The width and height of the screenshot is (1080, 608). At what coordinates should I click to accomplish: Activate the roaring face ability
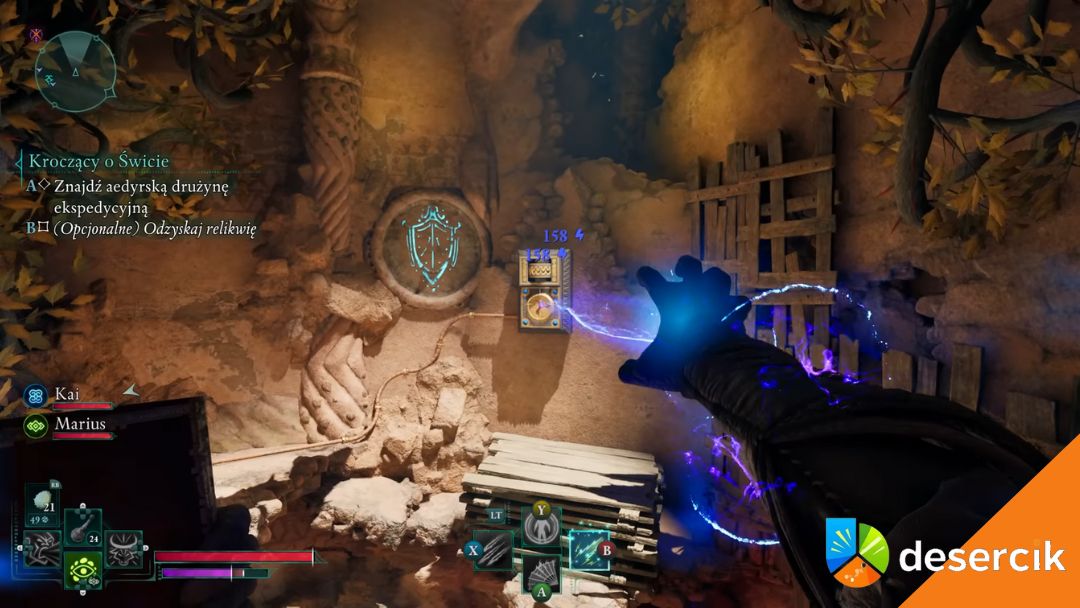(42, 548)
